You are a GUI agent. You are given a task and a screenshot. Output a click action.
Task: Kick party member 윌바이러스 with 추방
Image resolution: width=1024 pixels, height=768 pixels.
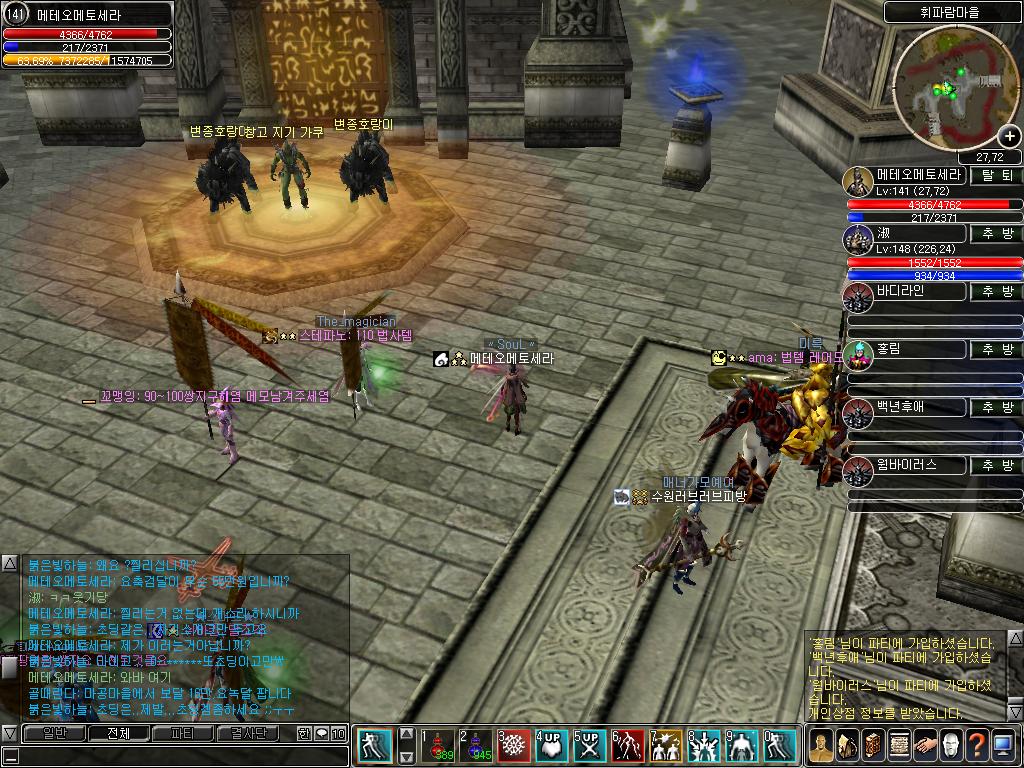pyautogui.click(x=996, y=466)
